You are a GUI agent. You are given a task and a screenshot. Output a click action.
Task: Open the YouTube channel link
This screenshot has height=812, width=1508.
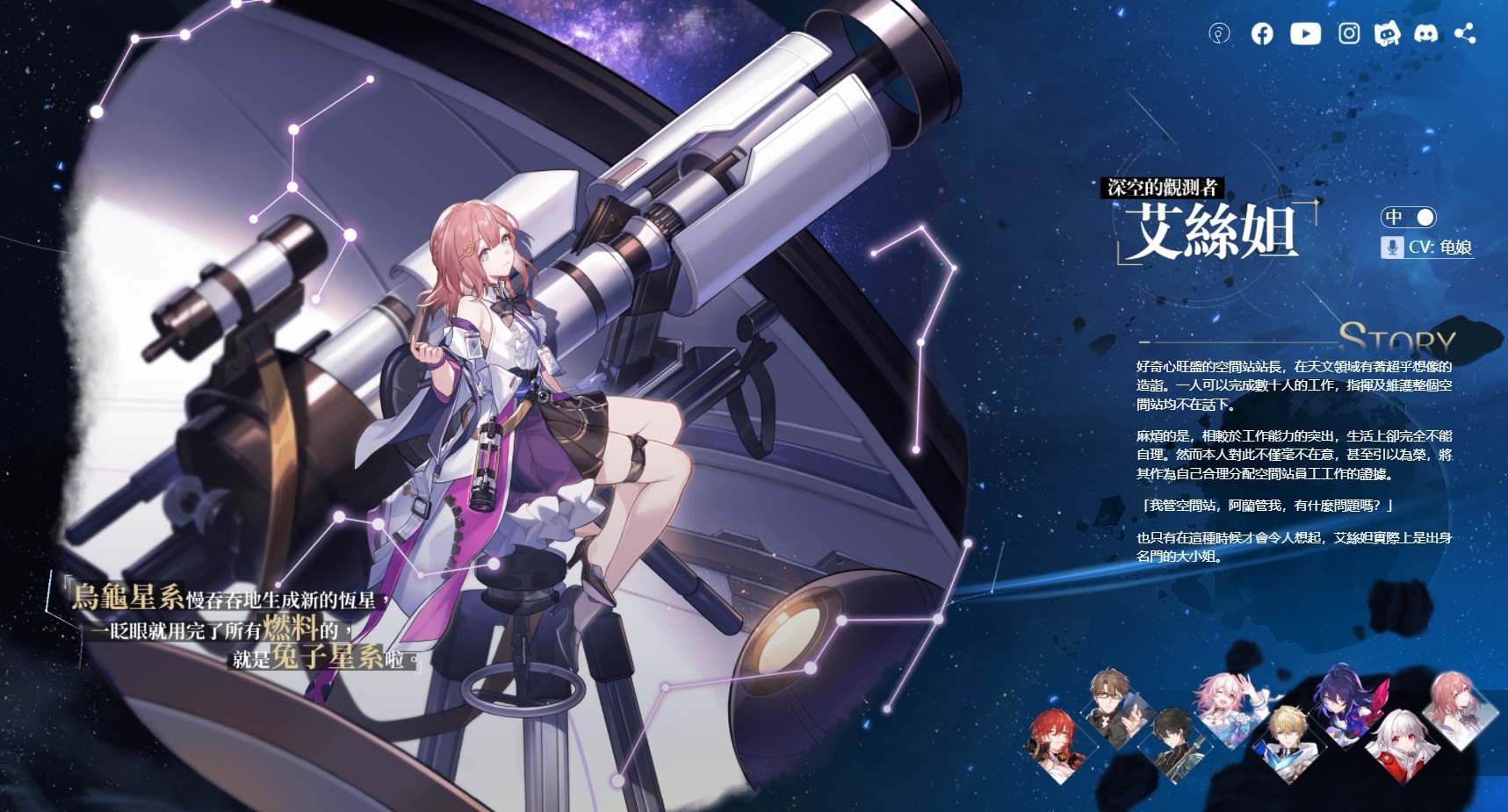[1305, 34]
